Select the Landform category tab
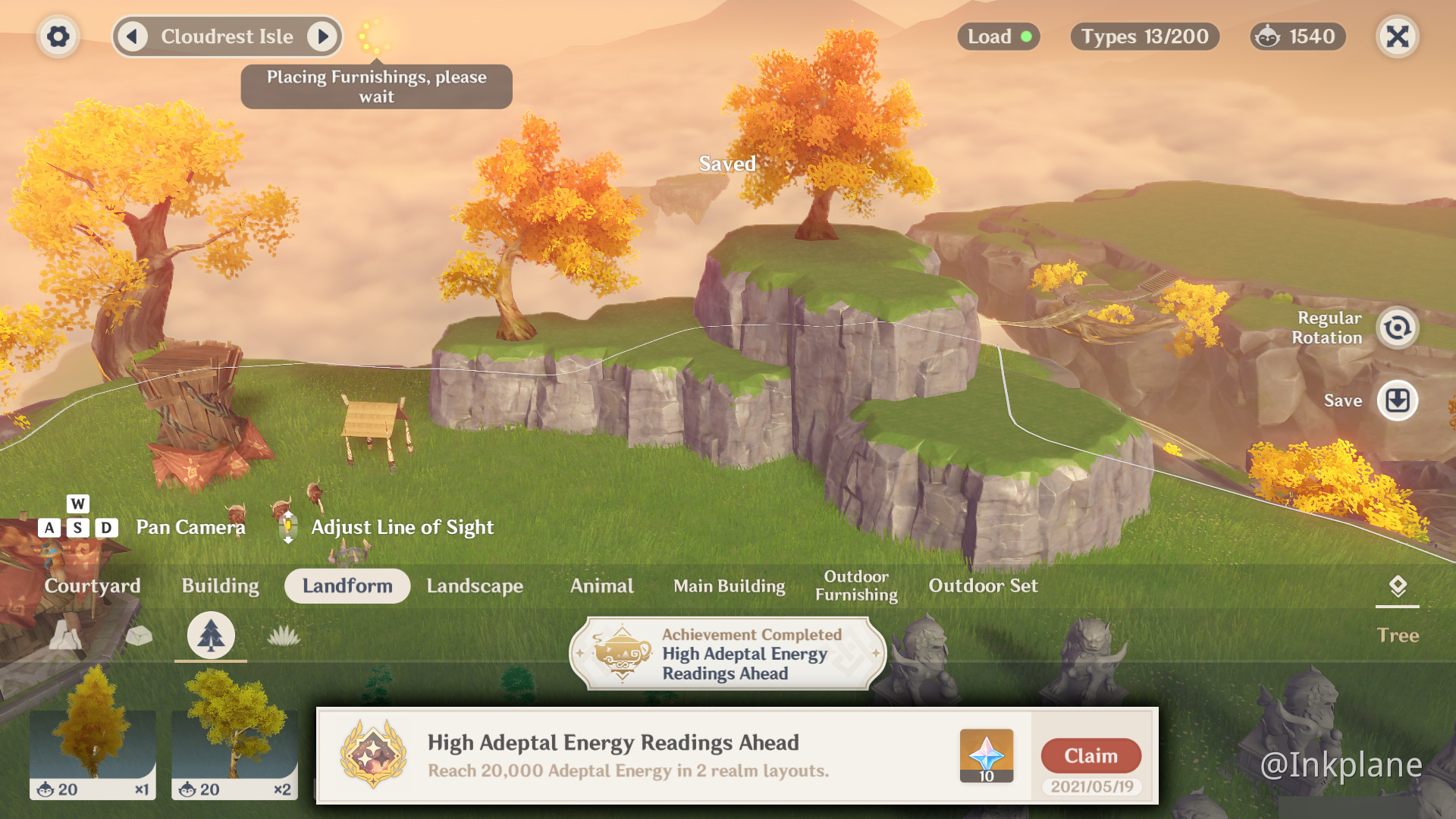The width and height of the screenshot is (1456, 819). click(x=347, y=586)
